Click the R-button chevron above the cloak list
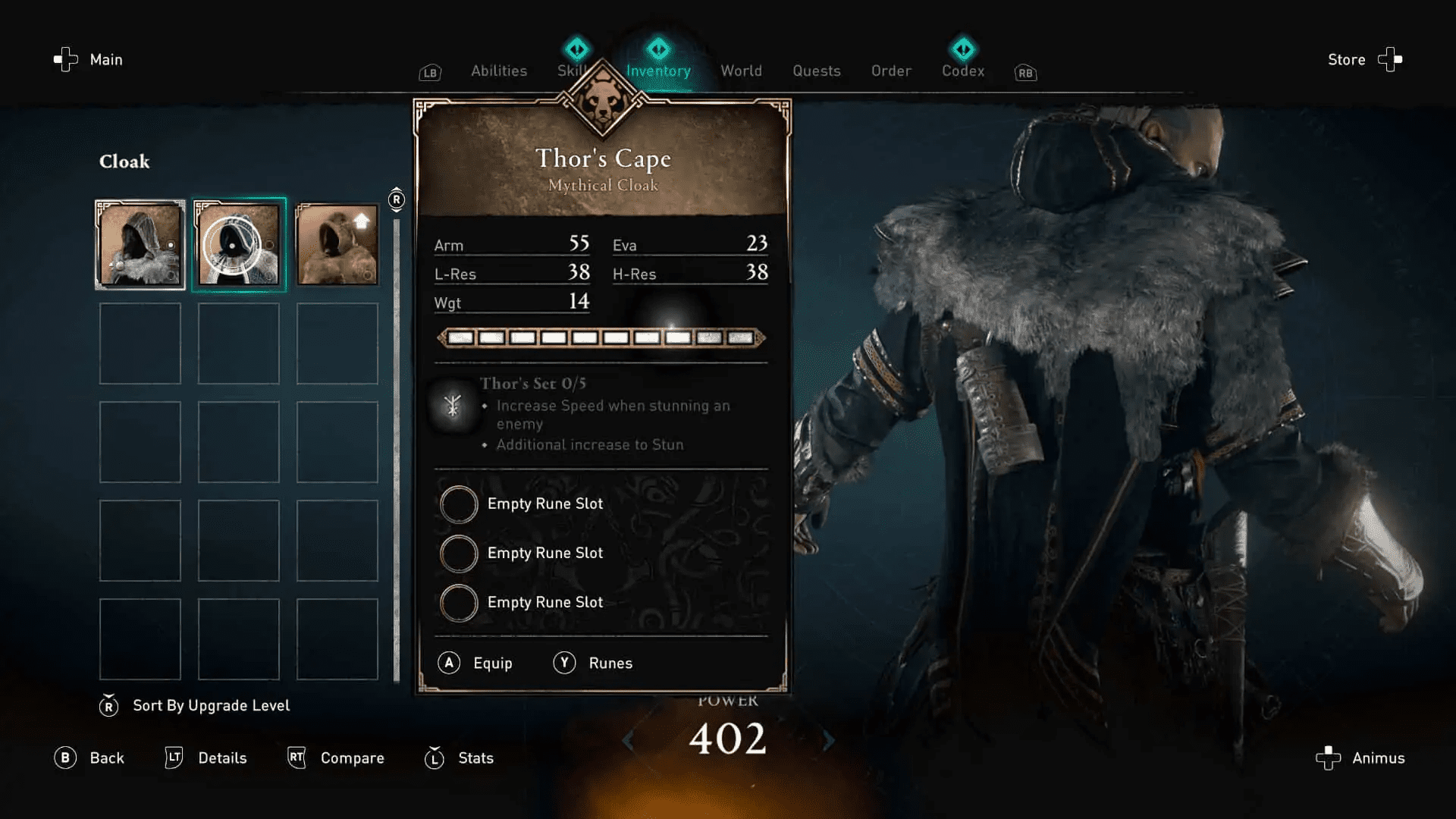Image resolution: width=1456 pixels, height=819 pixels. pos(395,198)
